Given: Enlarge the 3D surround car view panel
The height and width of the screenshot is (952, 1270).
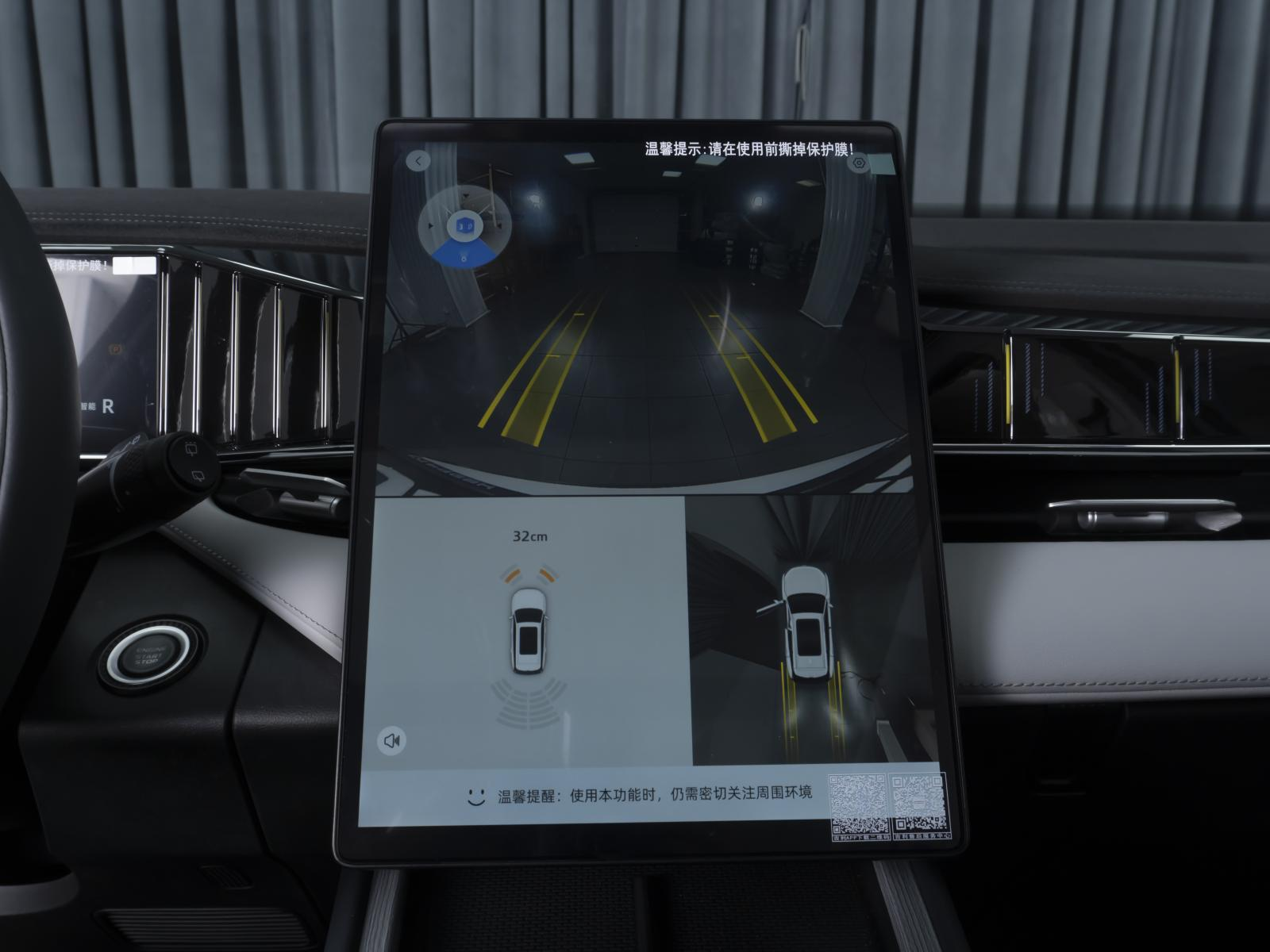Looking at the screenshot, I should tap(810, 631).
